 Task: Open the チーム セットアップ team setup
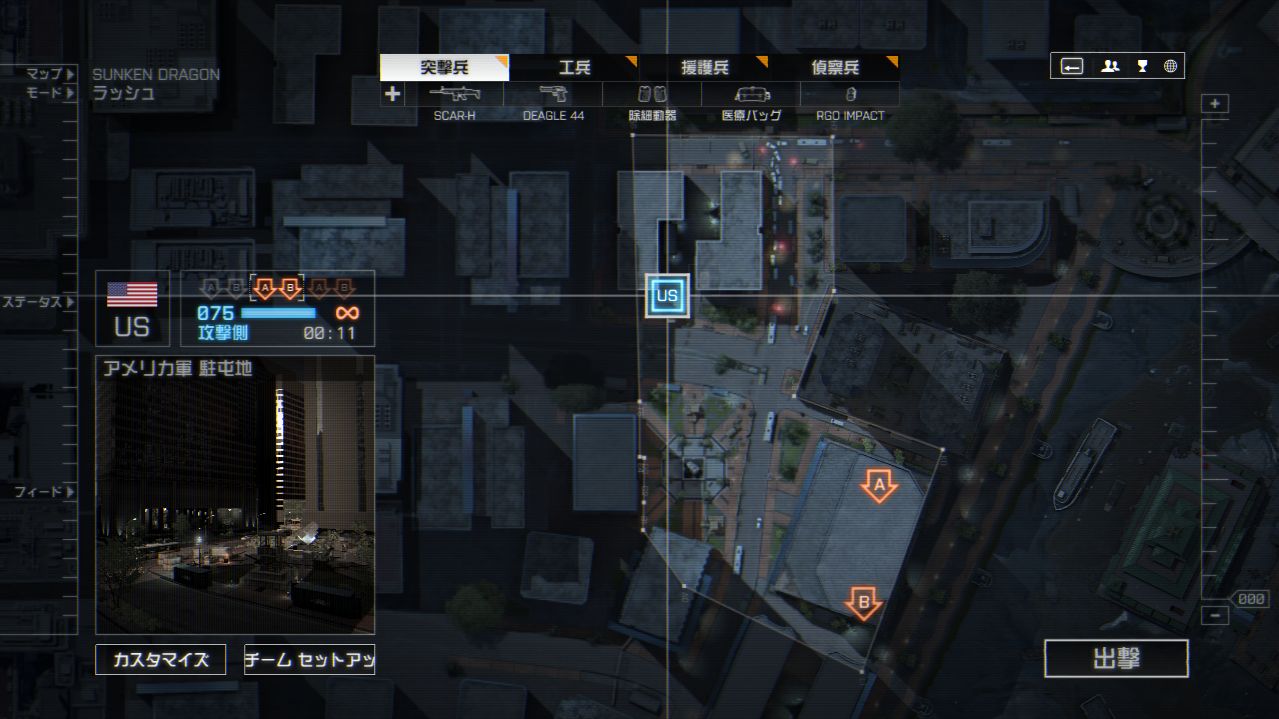click(x=309, y=660)
